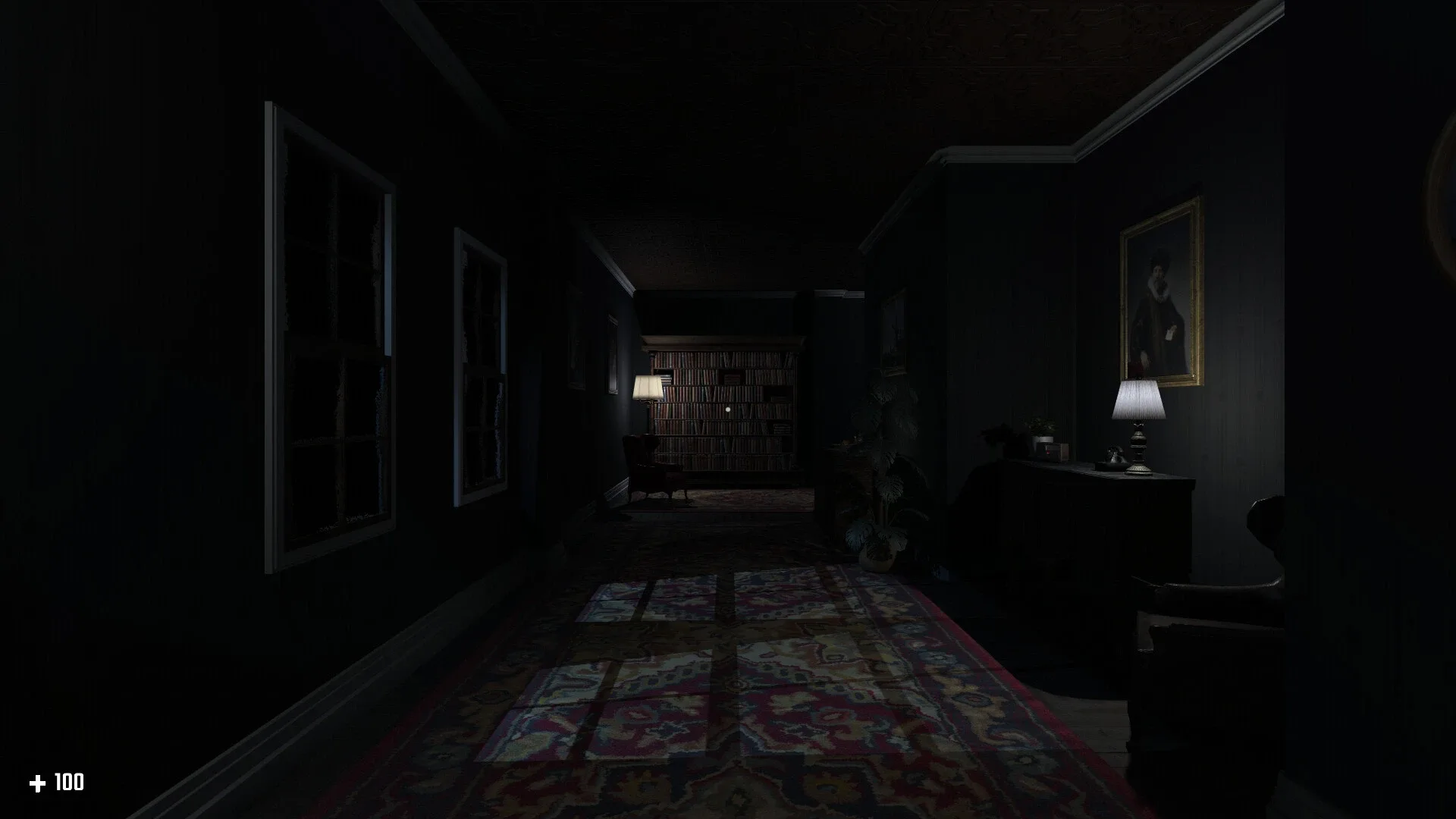Click the small plant pot on the sideboard
This screenshot has height=819, width=1456.
1044,438
